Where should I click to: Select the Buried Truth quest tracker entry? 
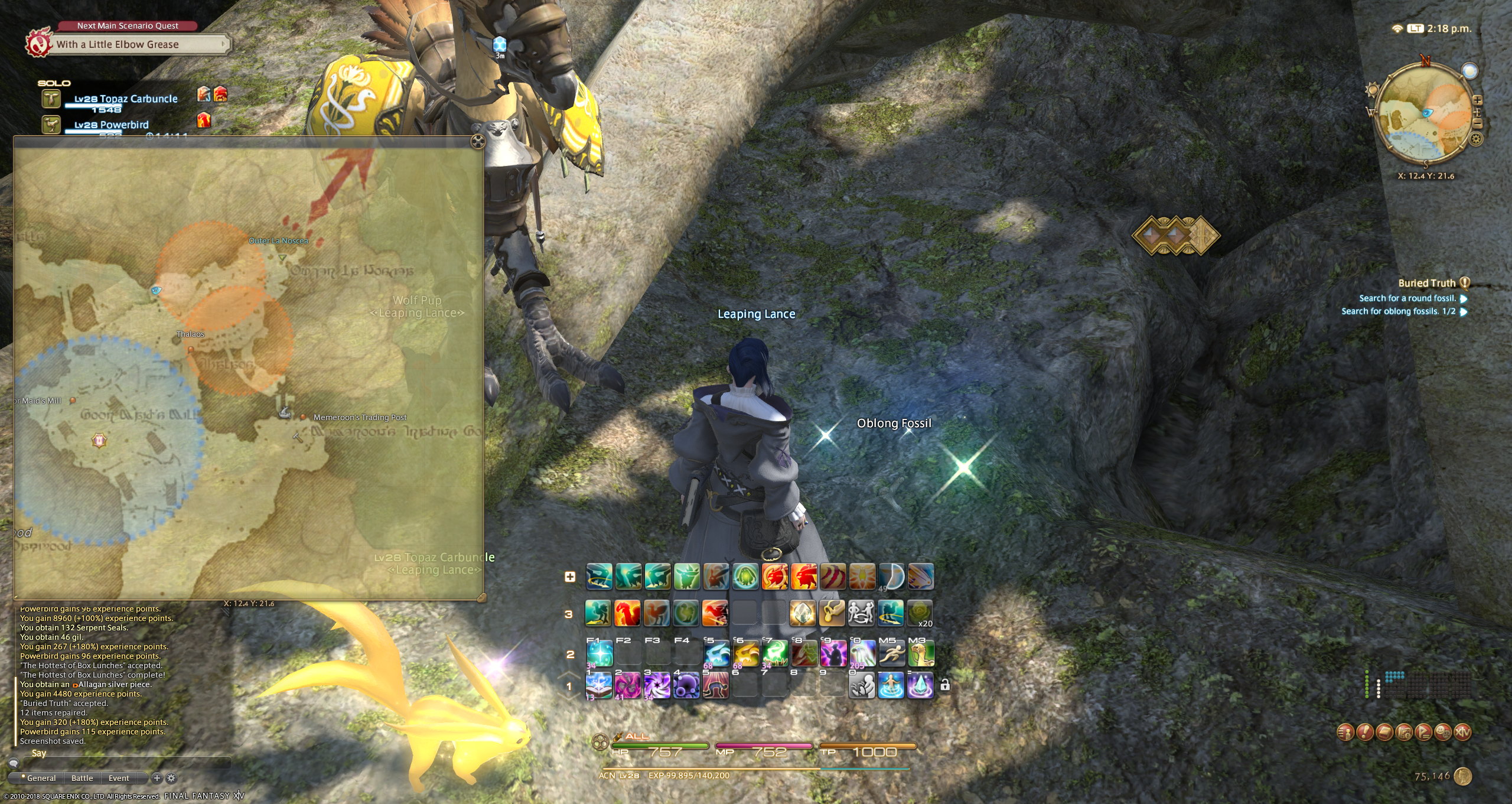1426,283
